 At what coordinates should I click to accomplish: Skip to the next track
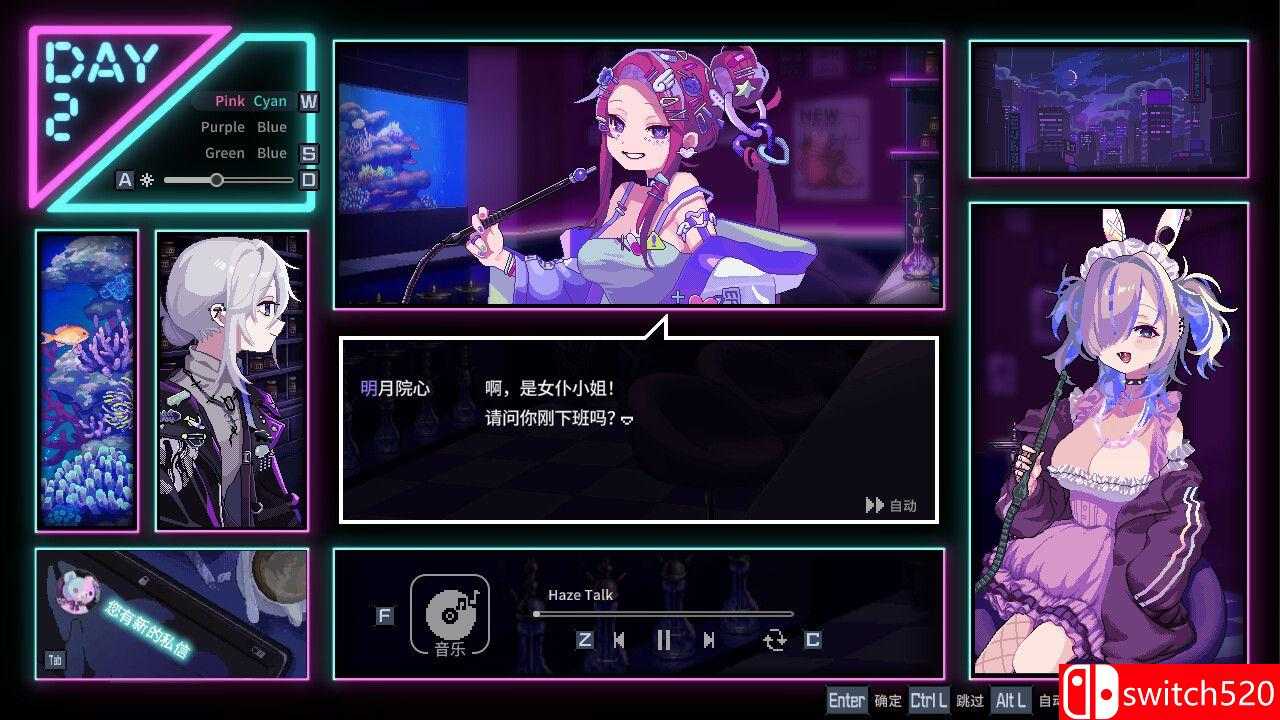click(x=708, y=641)
